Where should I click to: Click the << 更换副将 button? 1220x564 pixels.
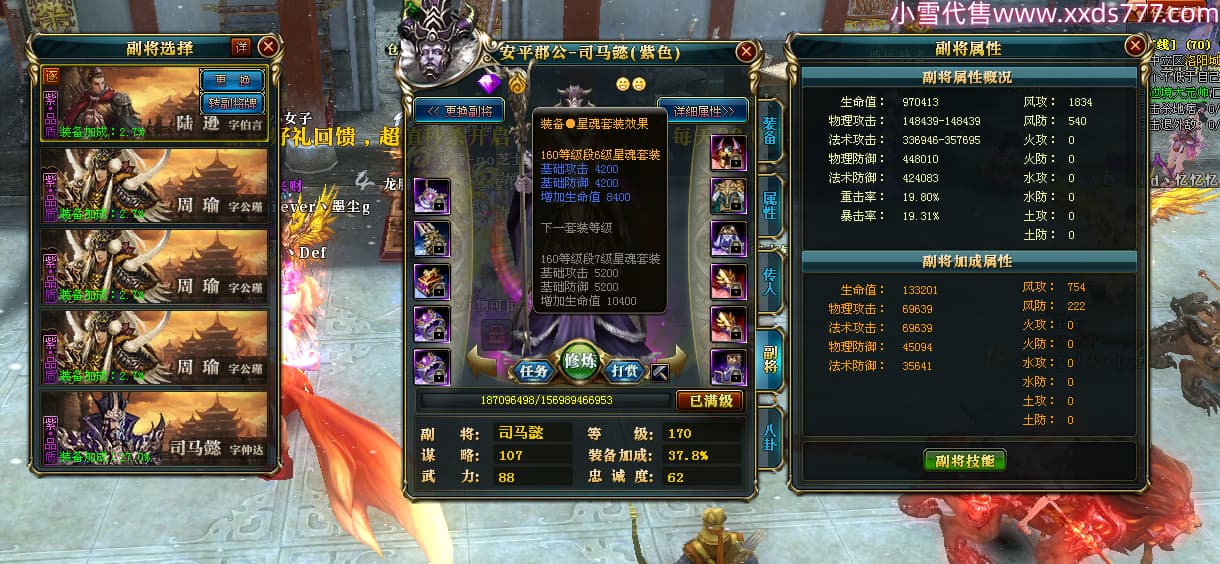[x=459, y=110]
